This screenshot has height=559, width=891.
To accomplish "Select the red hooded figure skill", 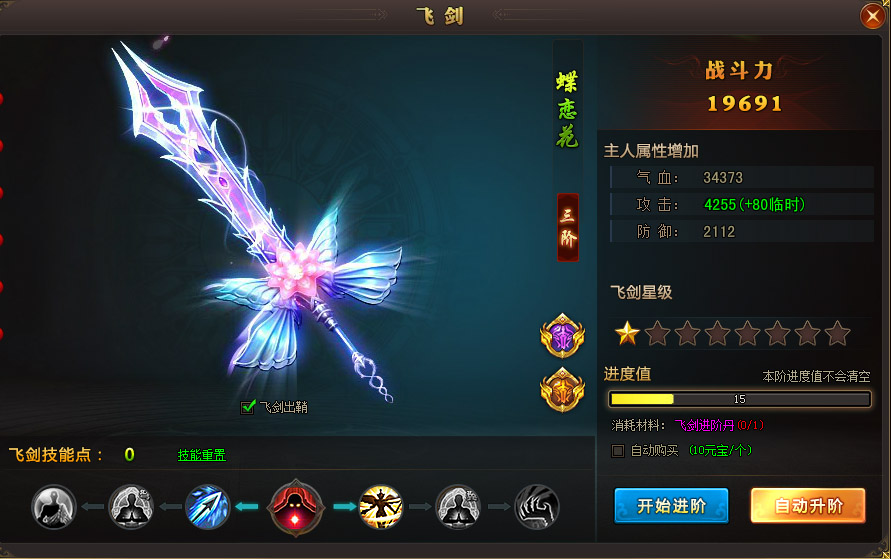I will click(x=296, y=507).
